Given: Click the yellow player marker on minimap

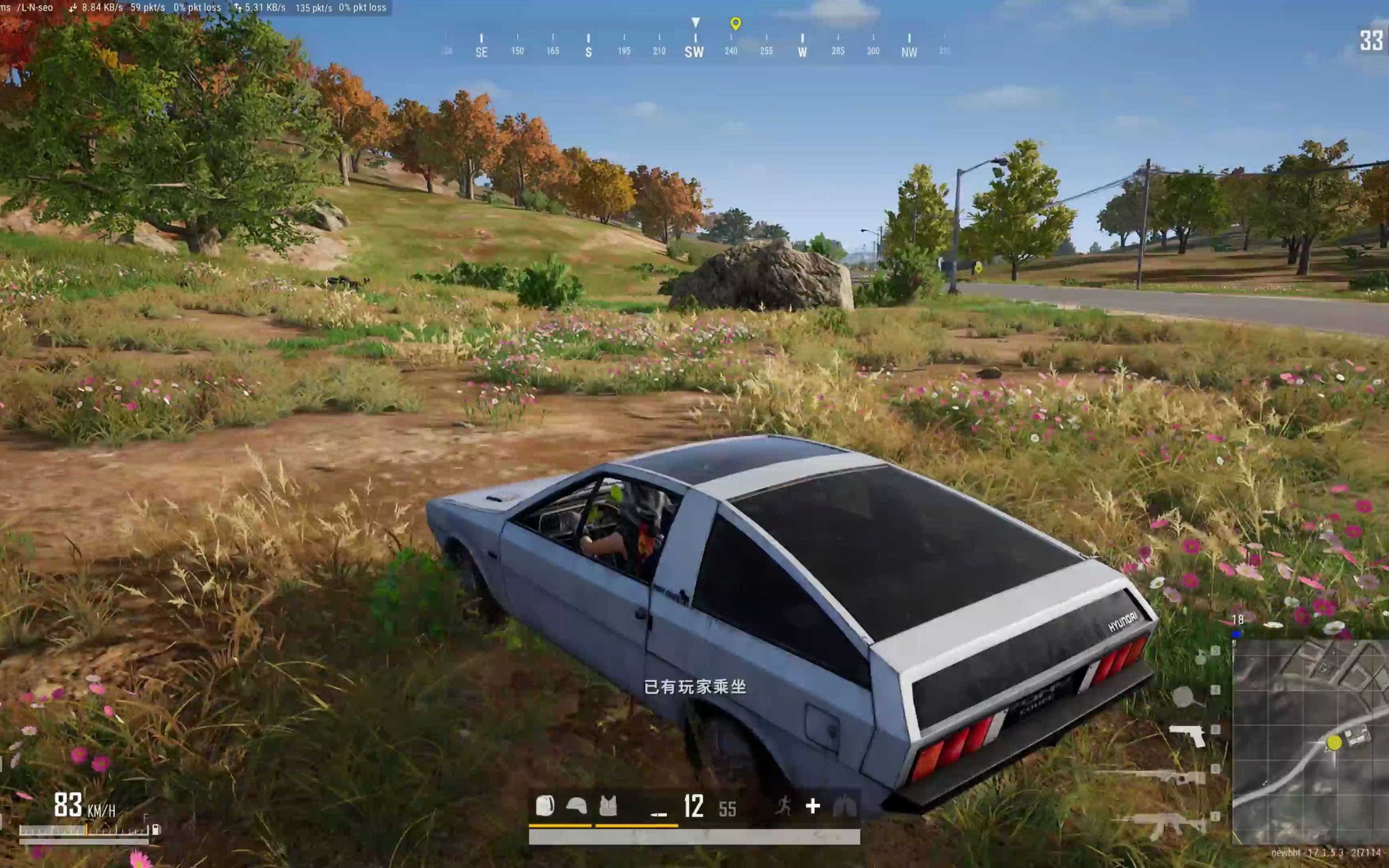Looking at the screenshot, I should (x=1334, y=743).
